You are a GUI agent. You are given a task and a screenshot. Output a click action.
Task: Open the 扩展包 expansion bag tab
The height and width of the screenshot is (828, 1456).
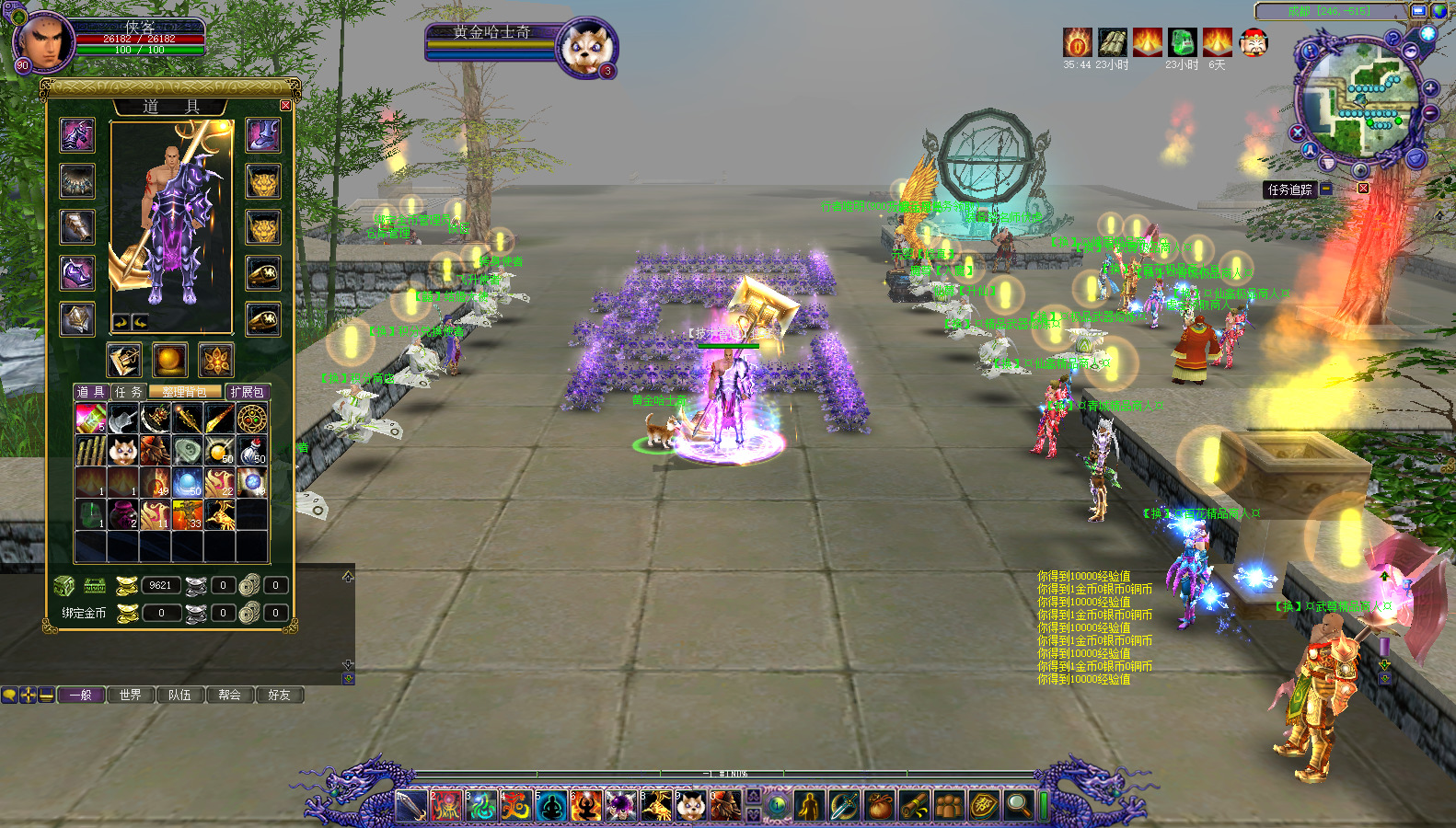coord(247,392)
